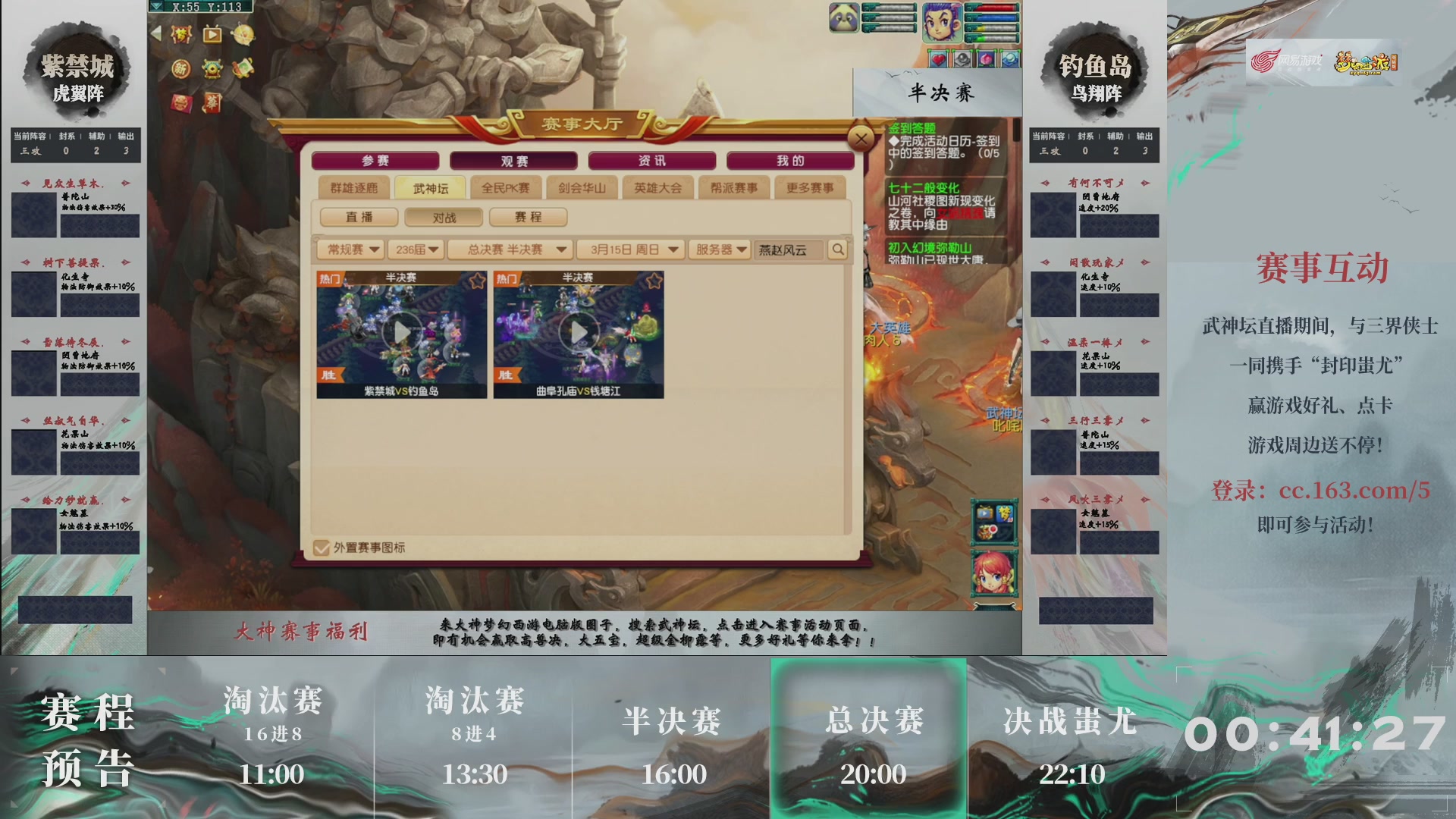
Task: Open the red 華 booklet icon
Action: pyautogui.click(x=212, y=105)
